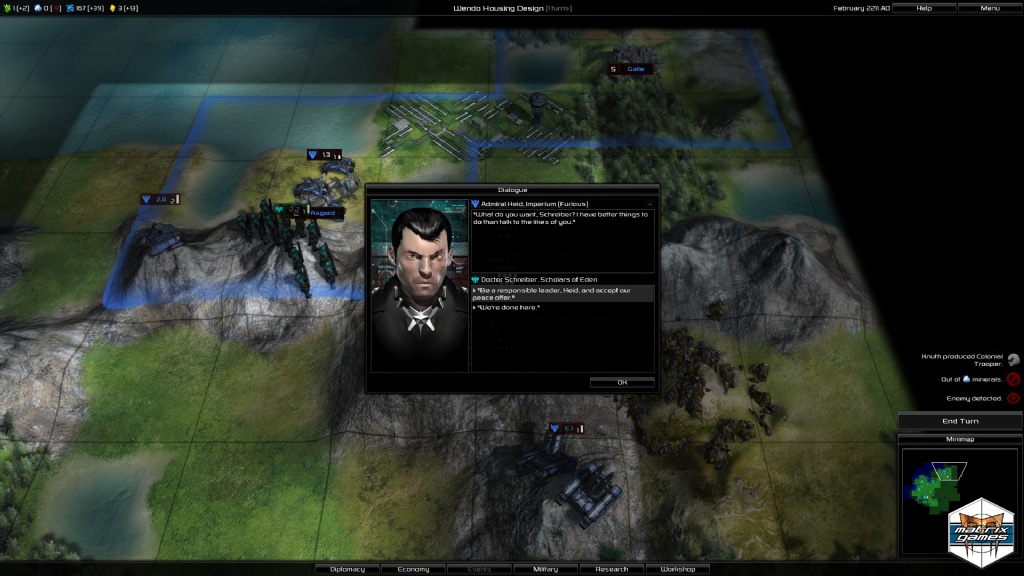Select the Galle city label
Viewport: 1024px width, 576px height.
(x=636, y=69)
